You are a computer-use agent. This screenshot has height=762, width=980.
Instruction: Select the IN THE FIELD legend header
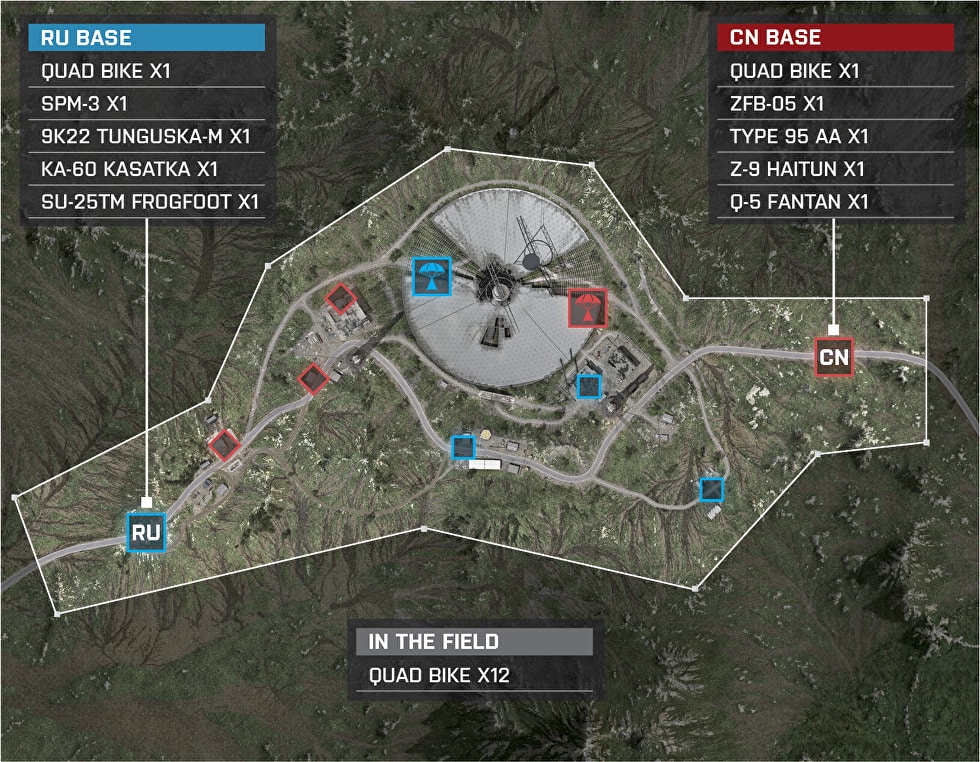pos(475,642)
